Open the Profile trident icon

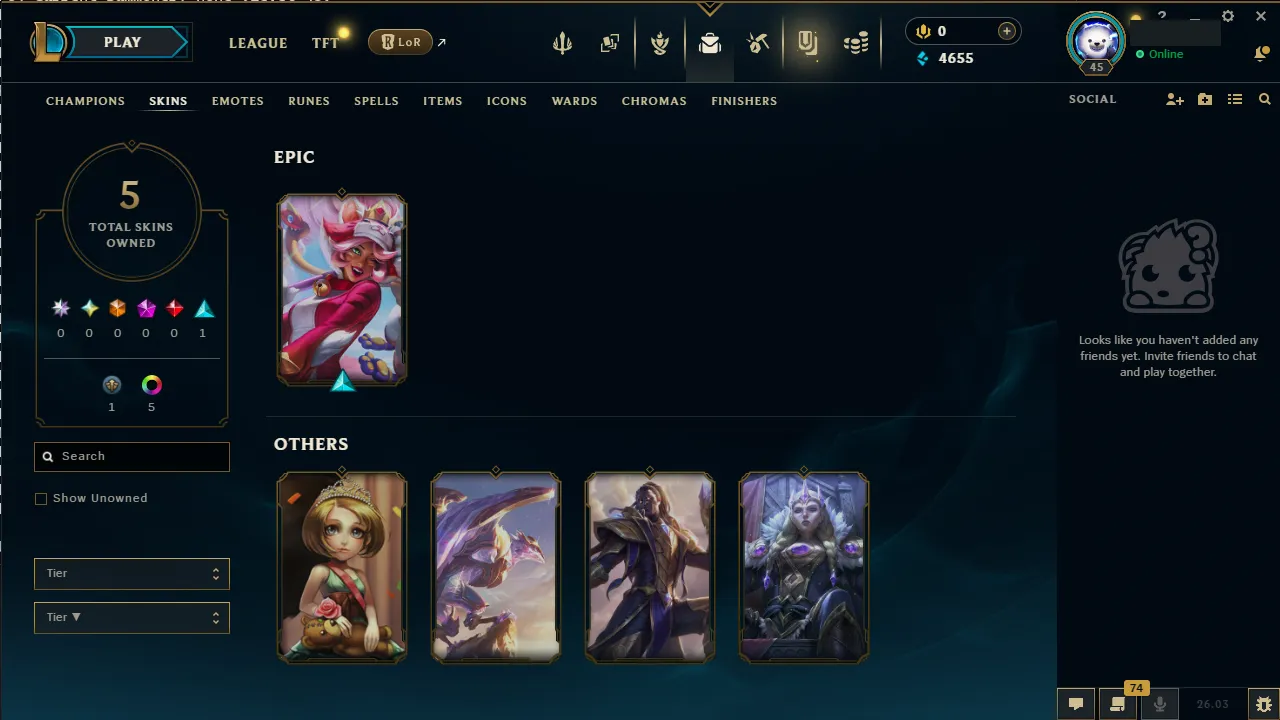(562, 43)
